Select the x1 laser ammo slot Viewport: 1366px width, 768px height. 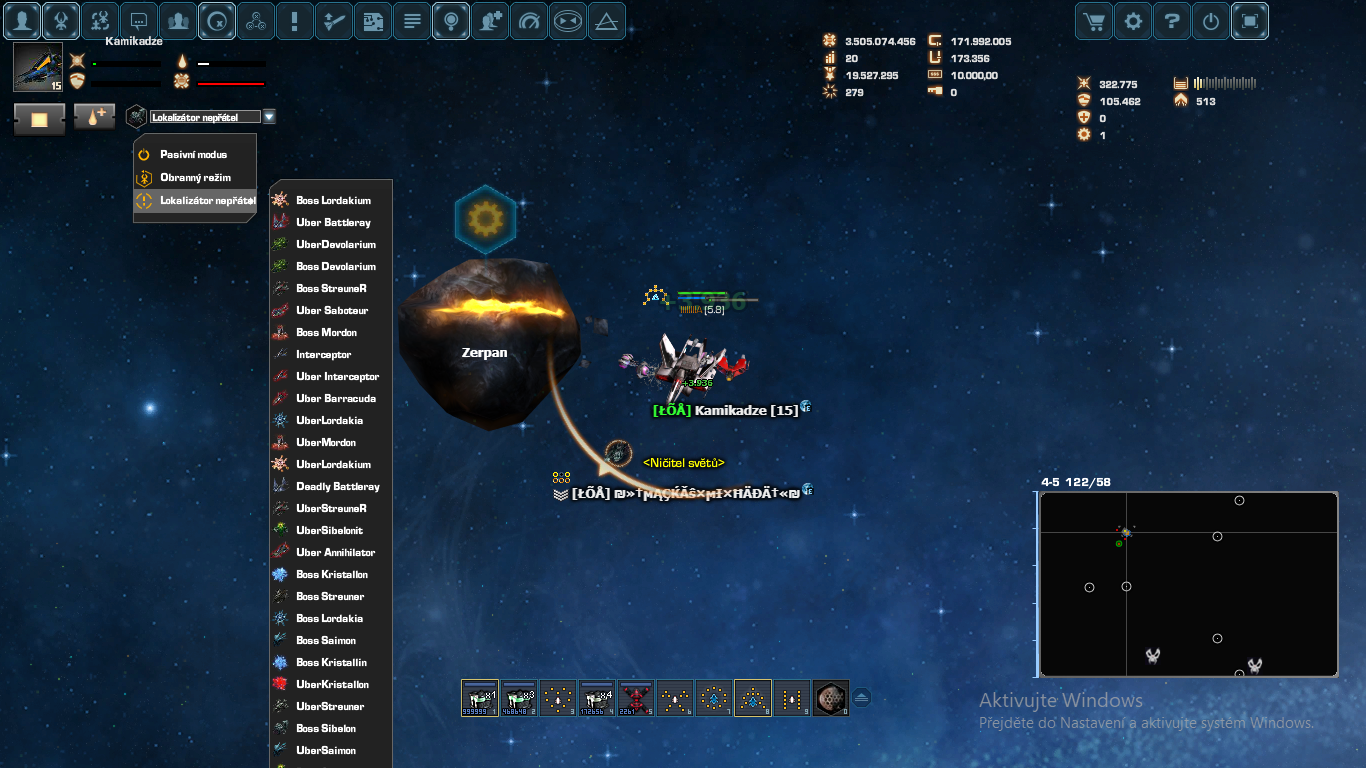coord(480,698)
